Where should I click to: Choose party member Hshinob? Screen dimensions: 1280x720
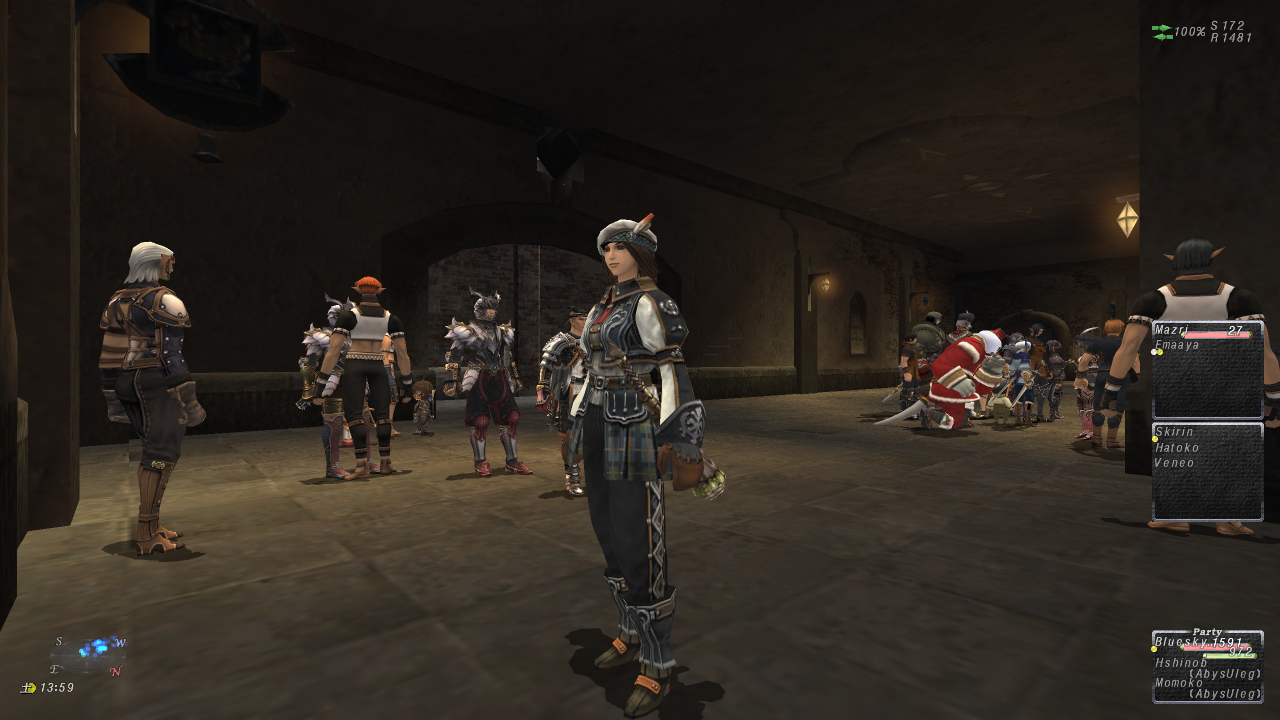coord(1181,662)
